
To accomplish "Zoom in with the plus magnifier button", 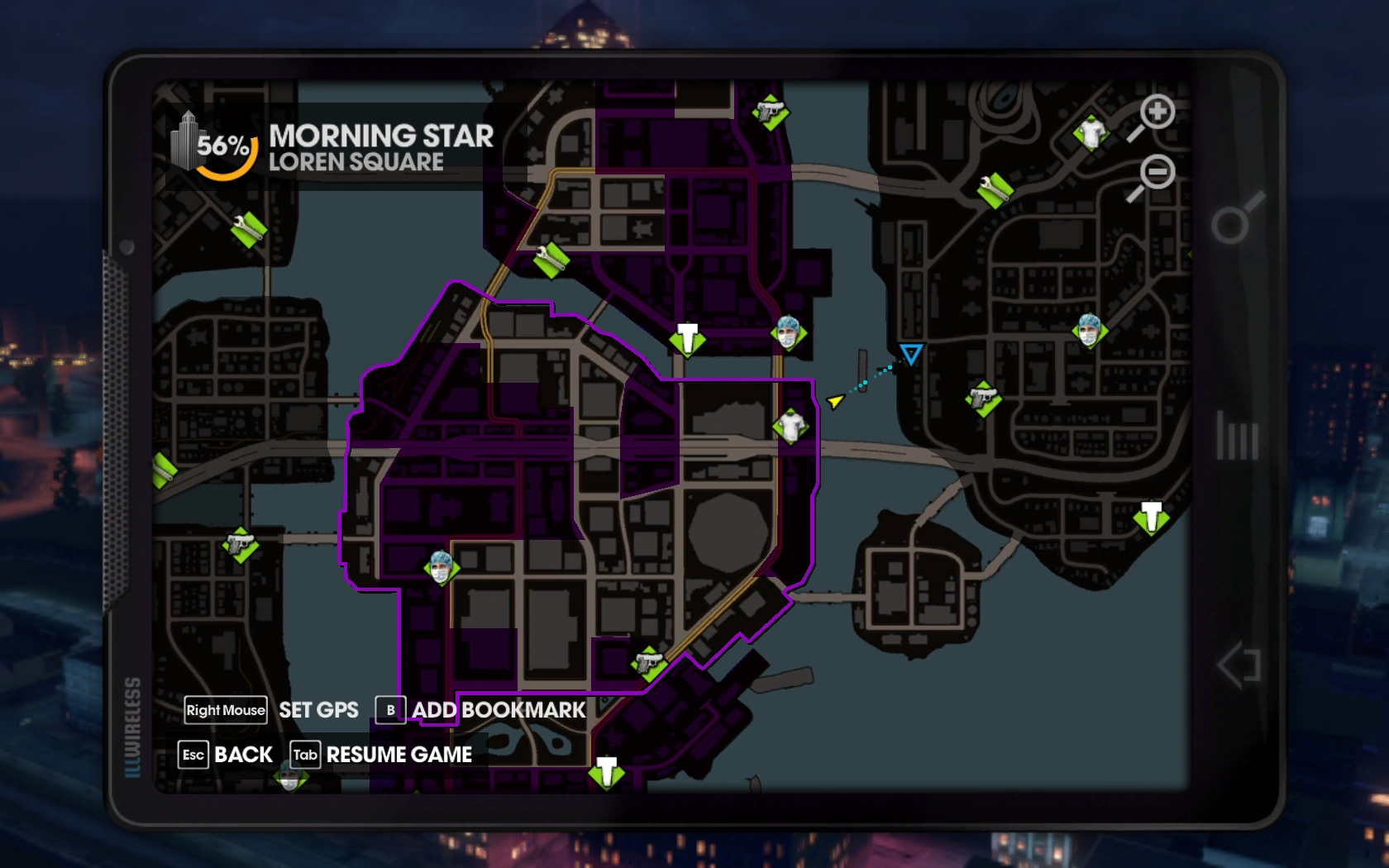I will [x=1156, y=112].
